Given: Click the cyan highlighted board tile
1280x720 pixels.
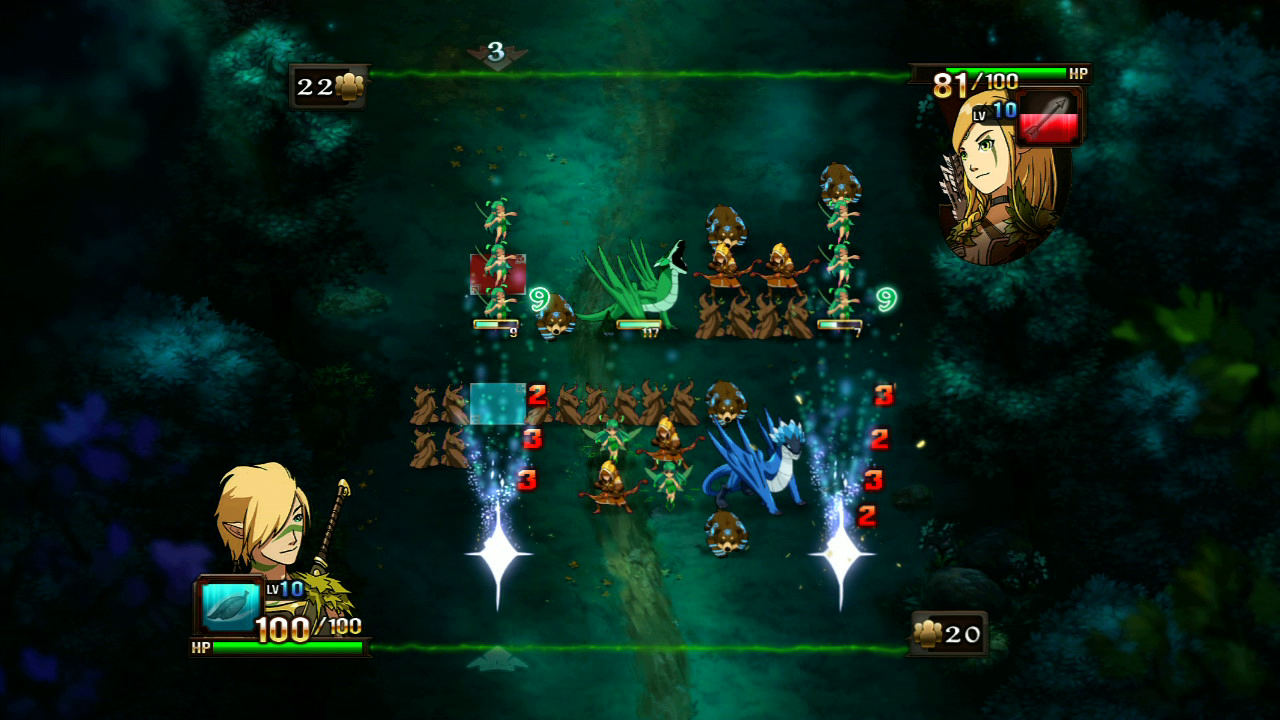Looking at the screenshot, I should point(498,403).
